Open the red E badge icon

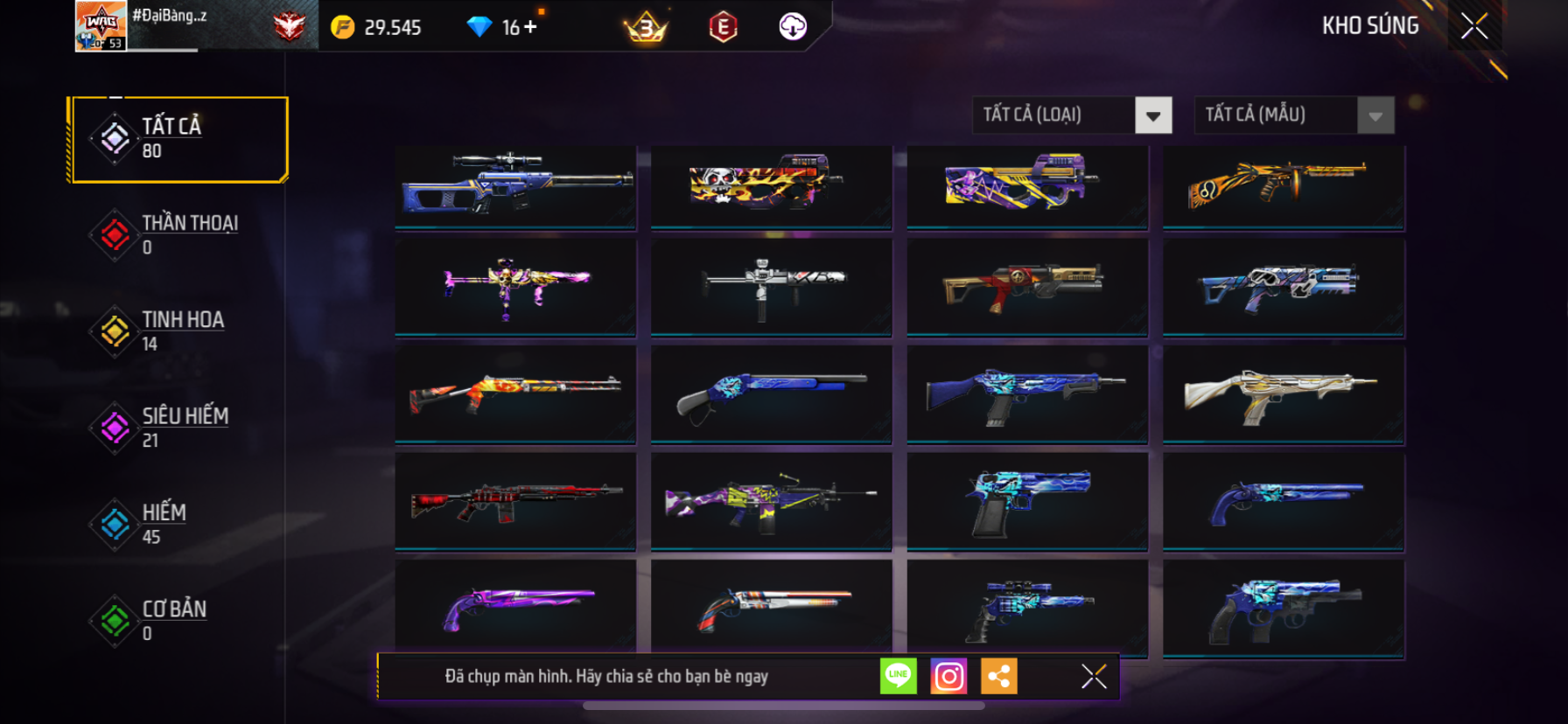(x=723, y=27)
